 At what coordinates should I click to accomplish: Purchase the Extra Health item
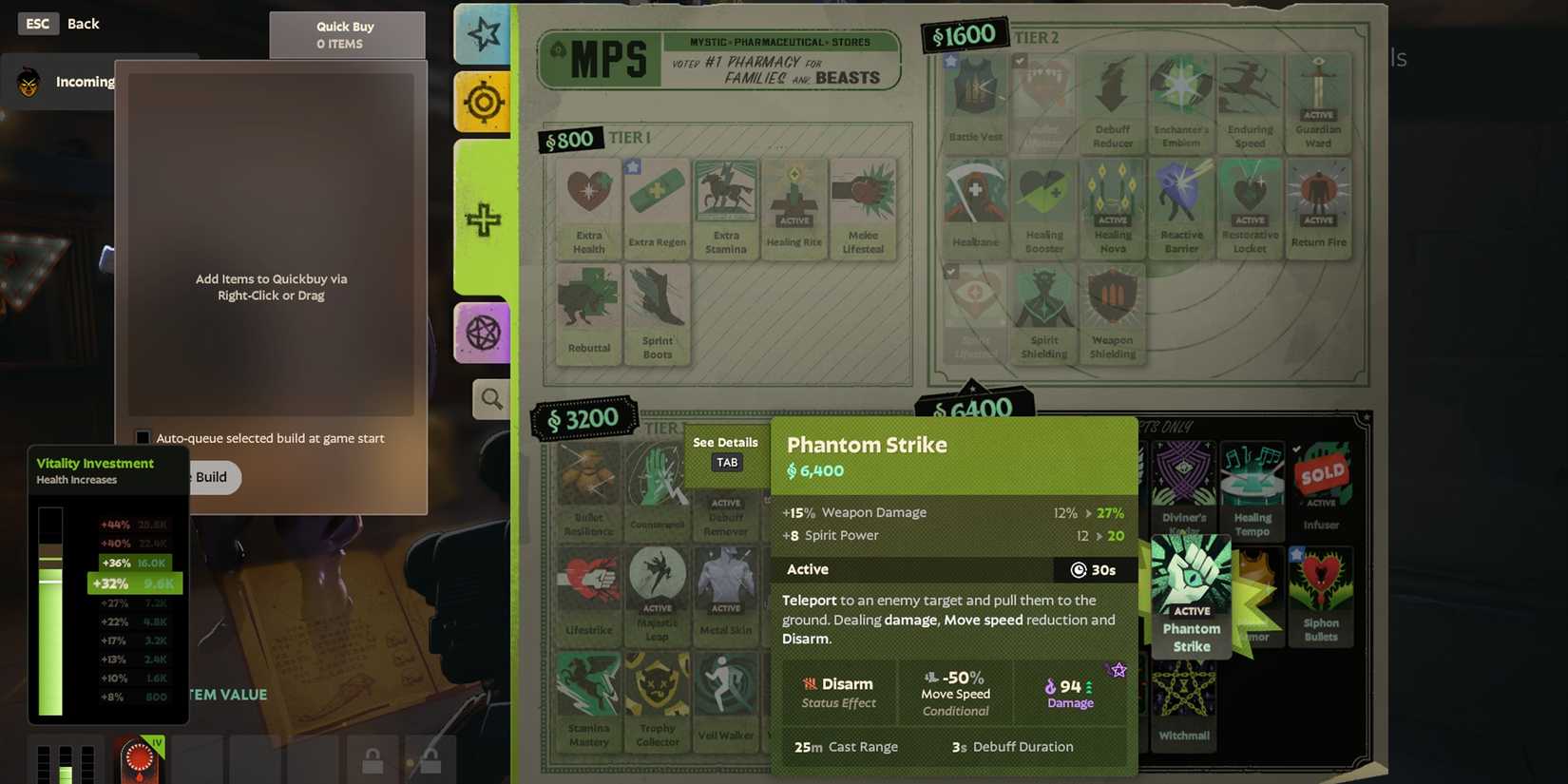(x=587, y=203)
